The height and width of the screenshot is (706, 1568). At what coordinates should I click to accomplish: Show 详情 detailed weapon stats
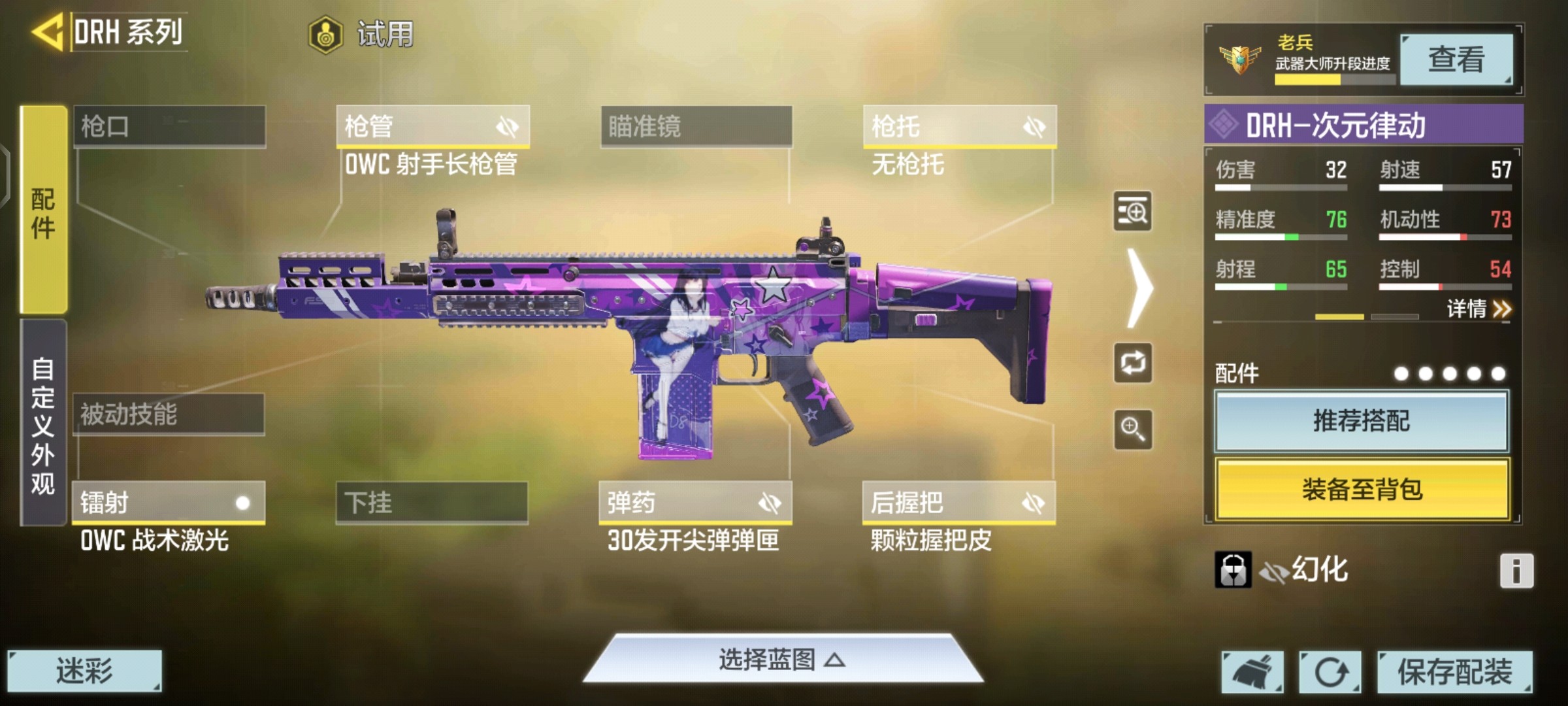(x=1478, y=309)
